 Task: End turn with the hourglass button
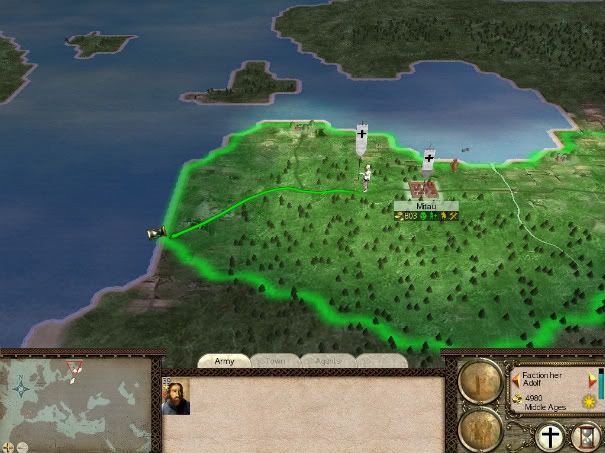tap(586, 436)
